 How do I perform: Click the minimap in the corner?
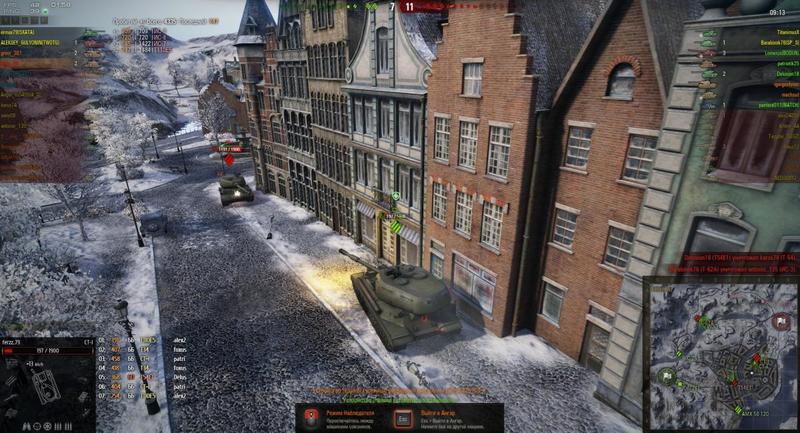pyautogui.click(x=721, y=354)
